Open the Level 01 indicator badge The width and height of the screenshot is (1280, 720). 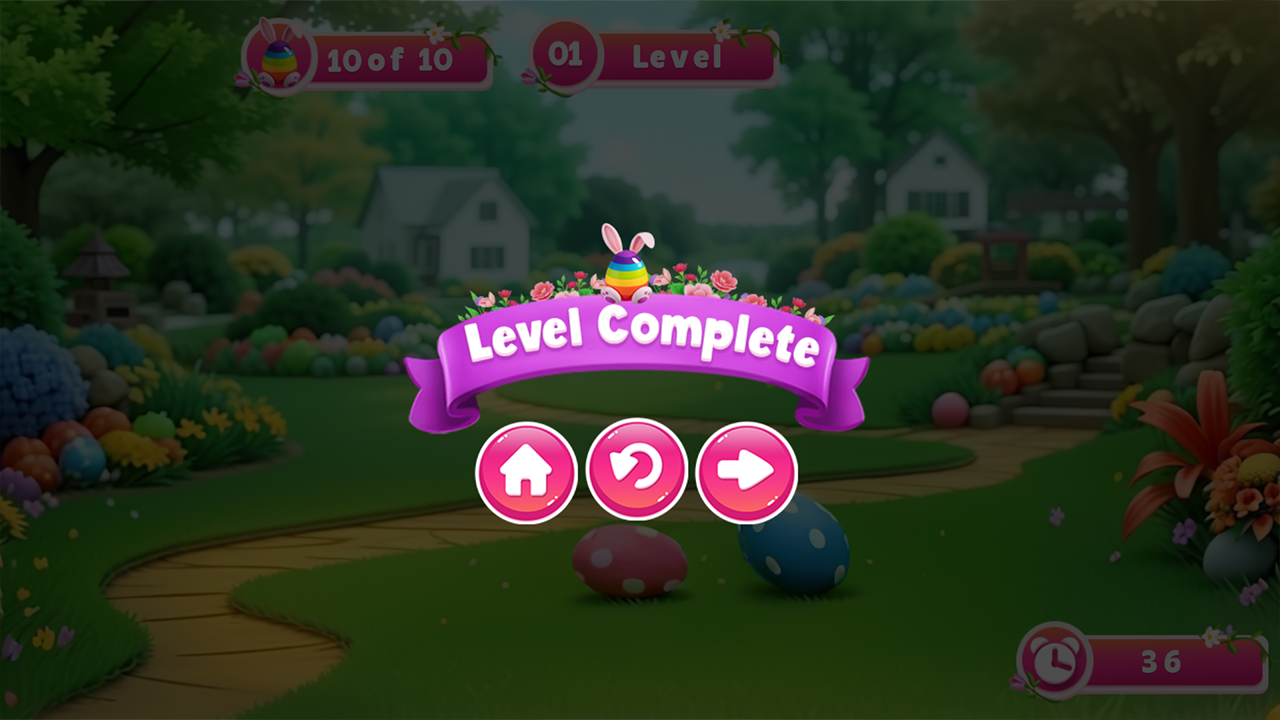pyautogui.click(x=650, y=58)
